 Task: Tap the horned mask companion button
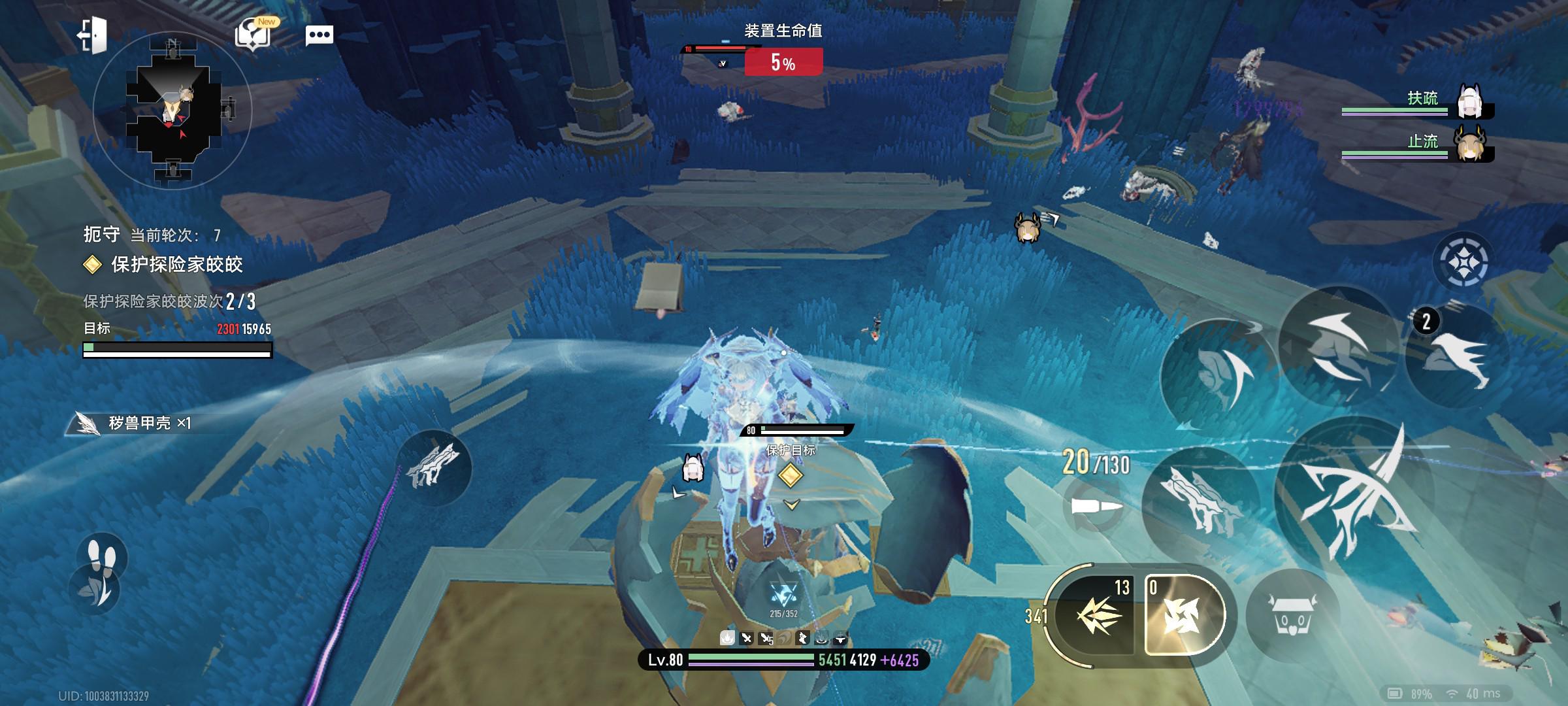click(x=1292, y=614)
